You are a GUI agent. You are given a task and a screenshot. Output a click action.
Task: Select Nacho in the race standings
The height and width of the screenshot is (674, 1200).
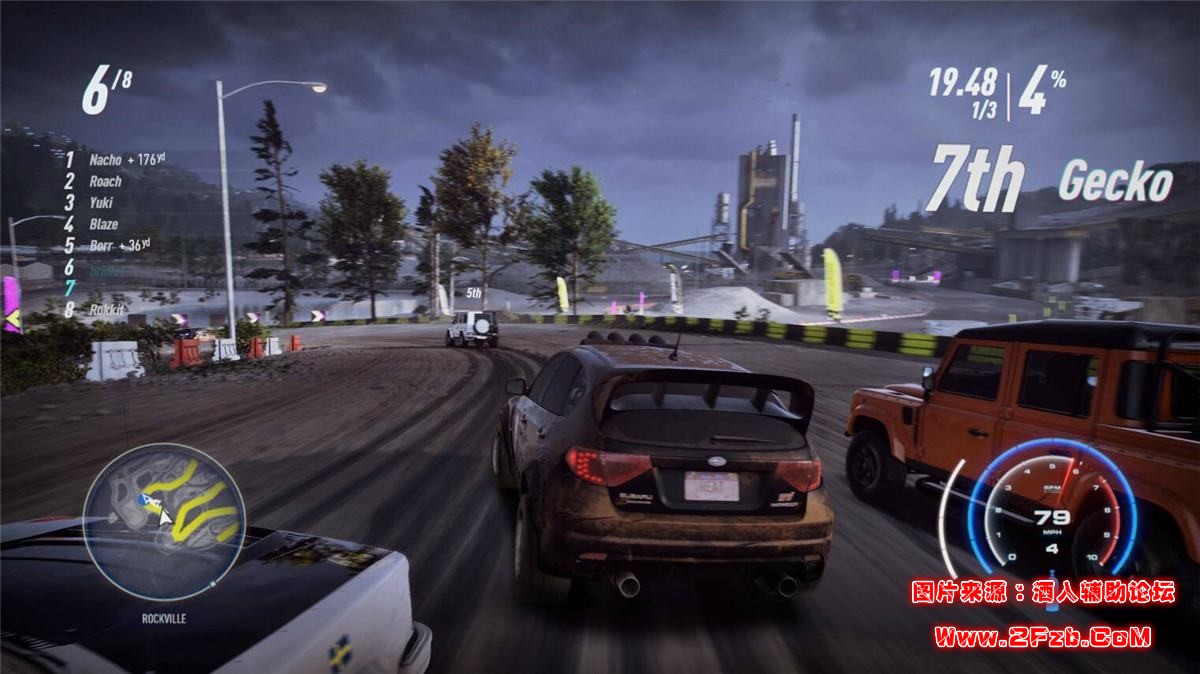(104, 159)
